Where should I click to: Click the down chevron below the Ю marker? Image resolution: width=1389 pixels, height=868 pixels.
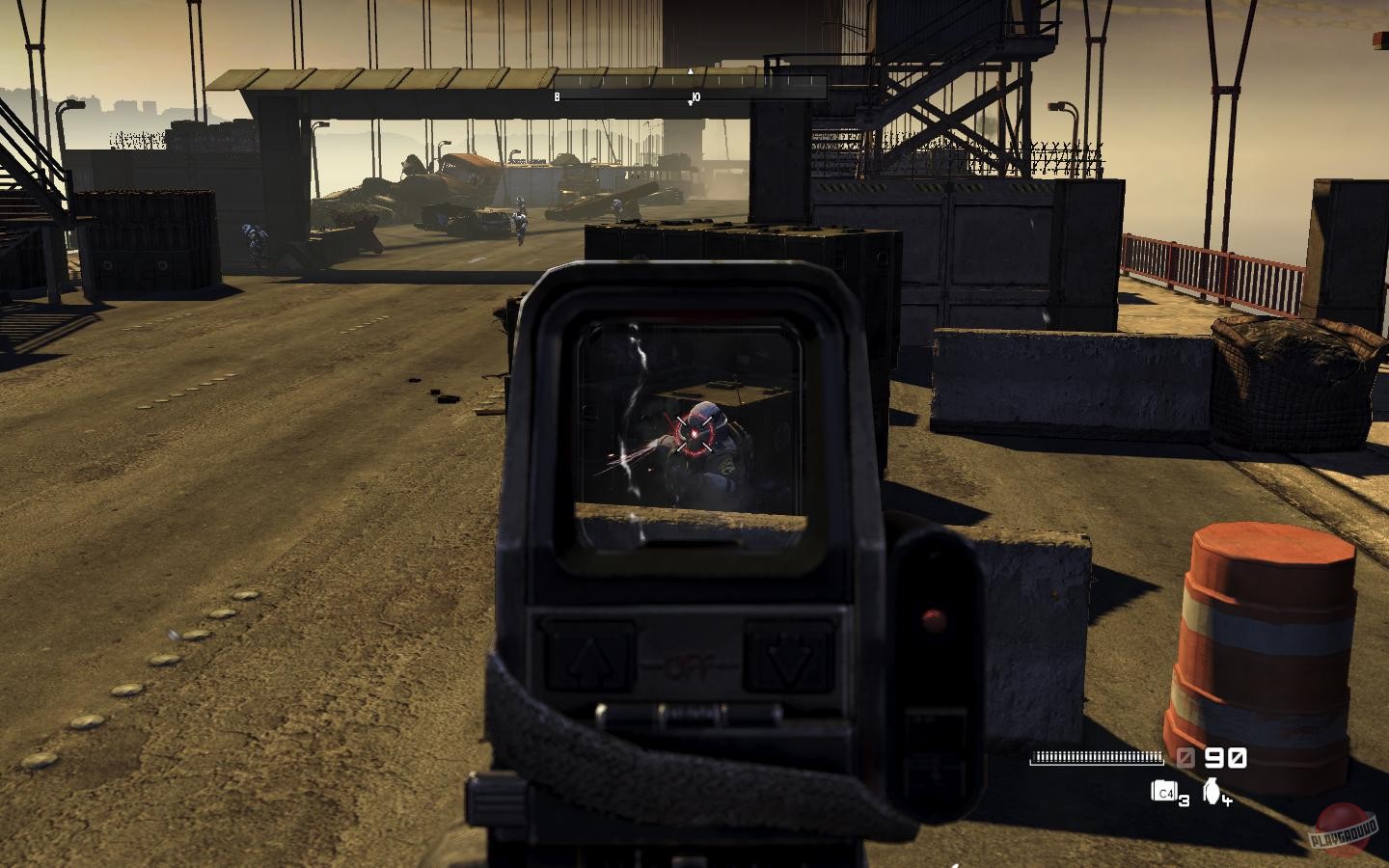690,103
